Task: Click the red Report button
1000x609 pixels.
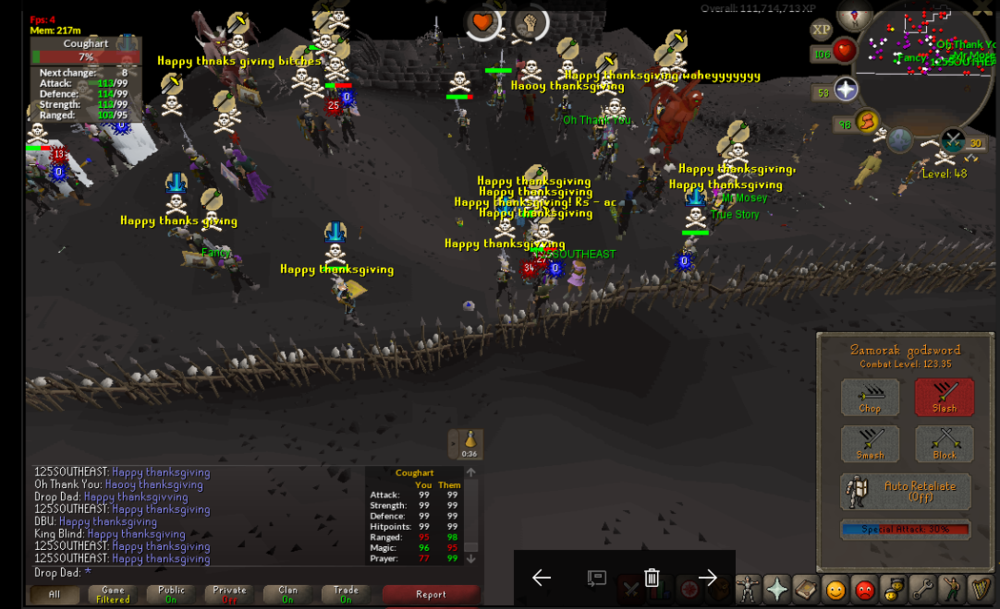Action: tap(430, 594)
